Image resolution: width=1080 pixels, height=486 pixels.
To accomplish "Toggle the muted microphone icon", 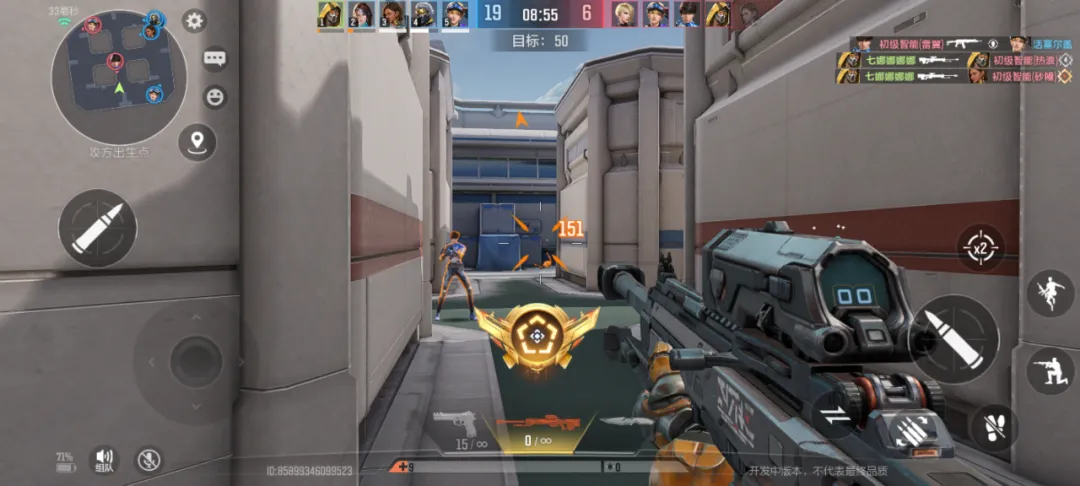I will (x=148, y=459).
